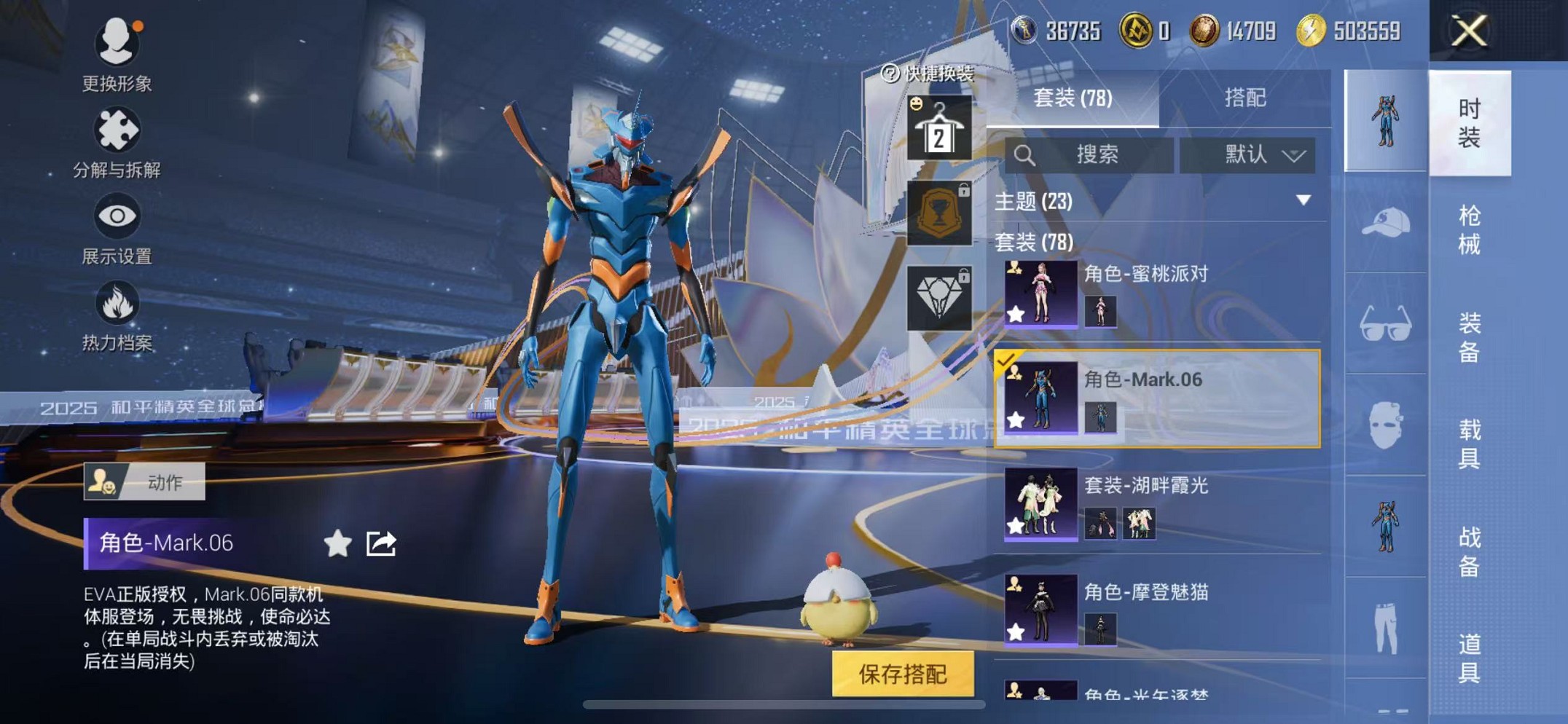Open the 分解与拆解 dismantle feature
The image size is (1568, 724).
[117, 131]
